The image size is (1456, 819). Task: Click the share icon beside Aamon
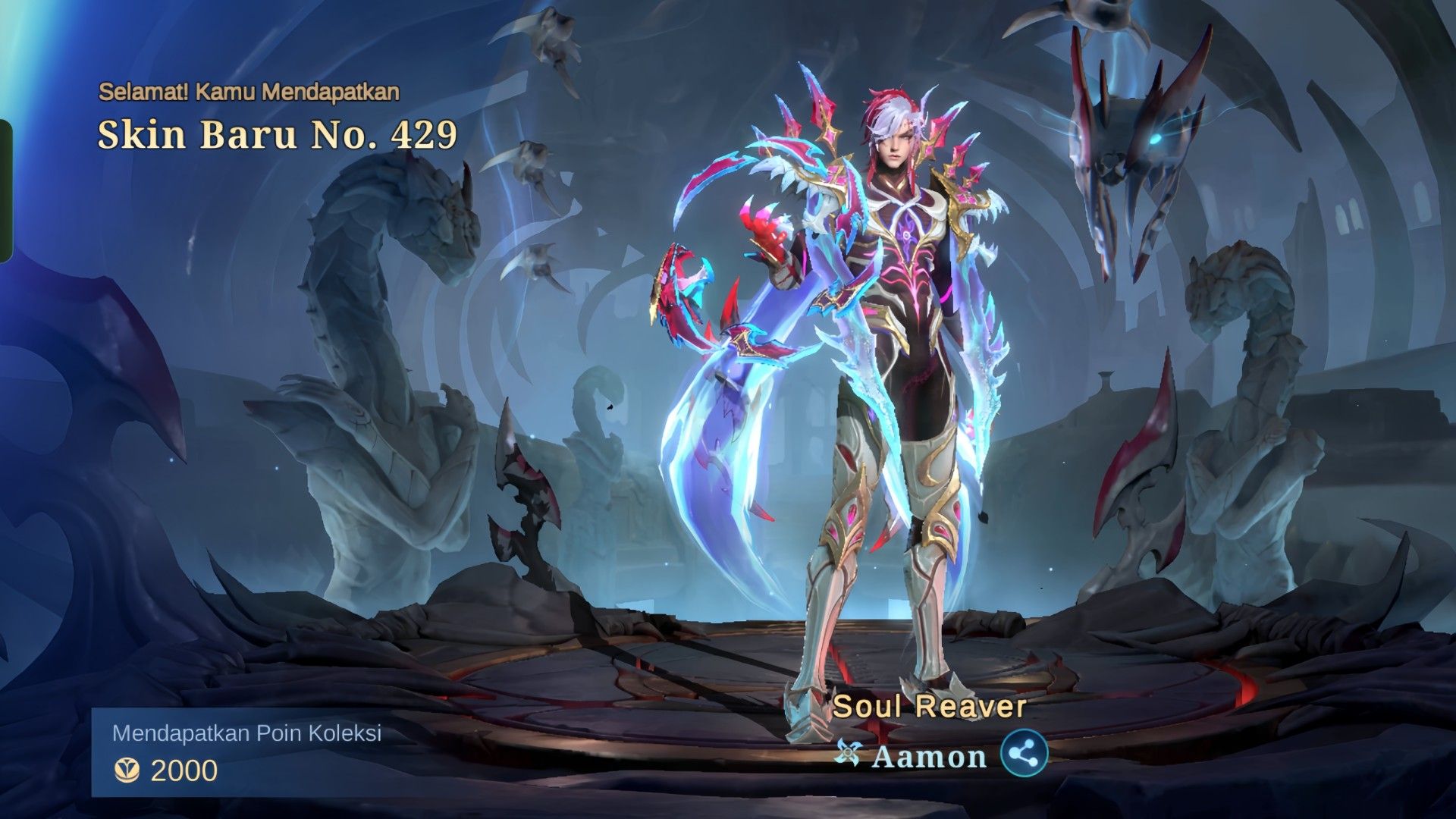tap(1024, 755)
